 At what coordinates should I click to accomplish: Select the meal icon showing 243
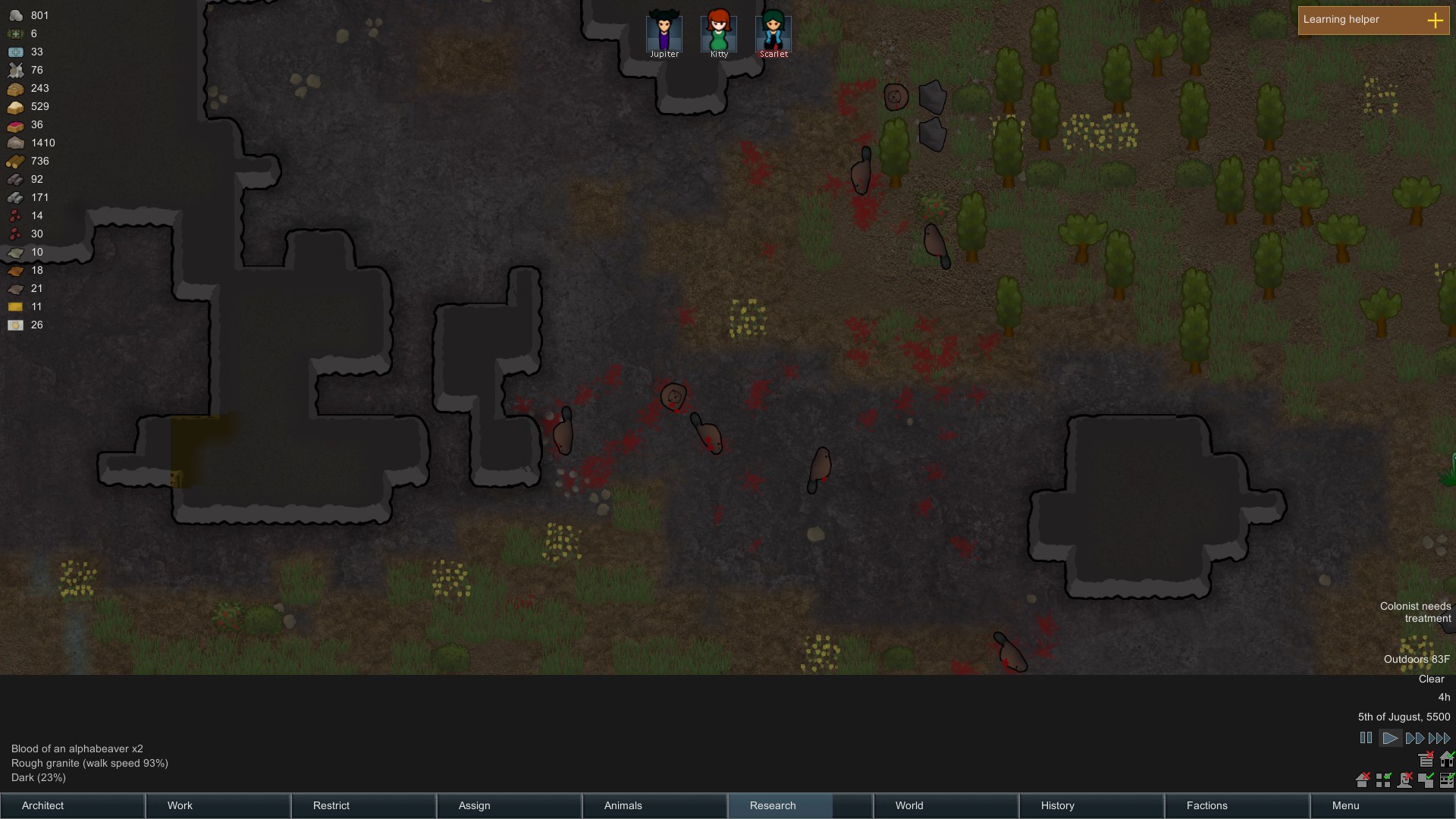(15, 88)
